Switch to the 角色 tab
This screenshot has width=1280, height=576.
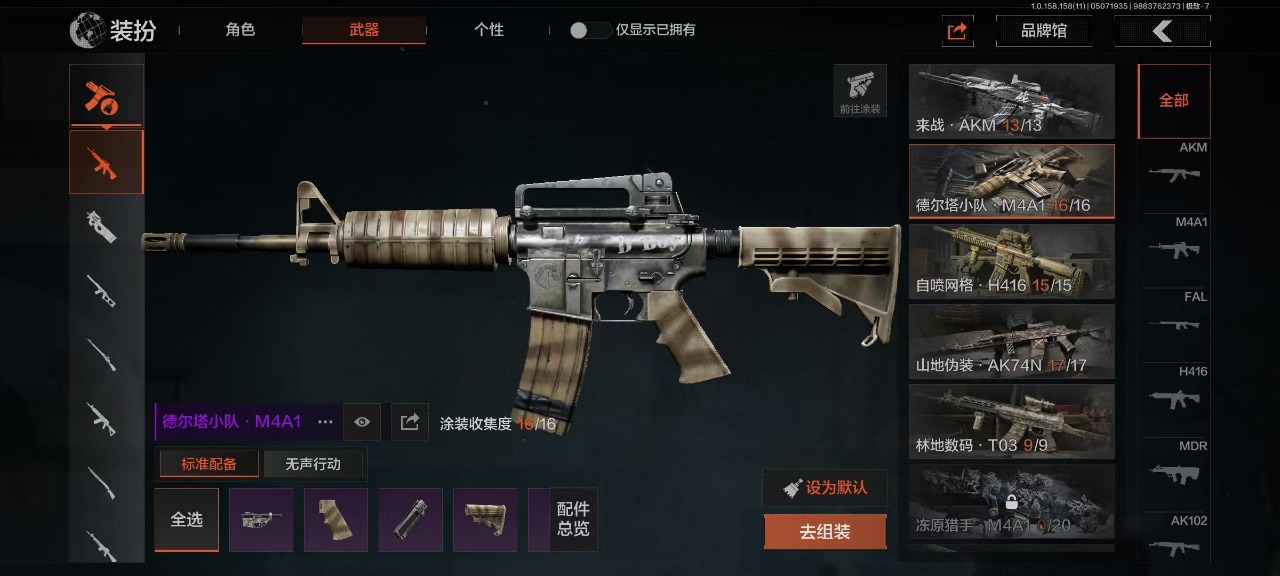[x=240, y=30]
